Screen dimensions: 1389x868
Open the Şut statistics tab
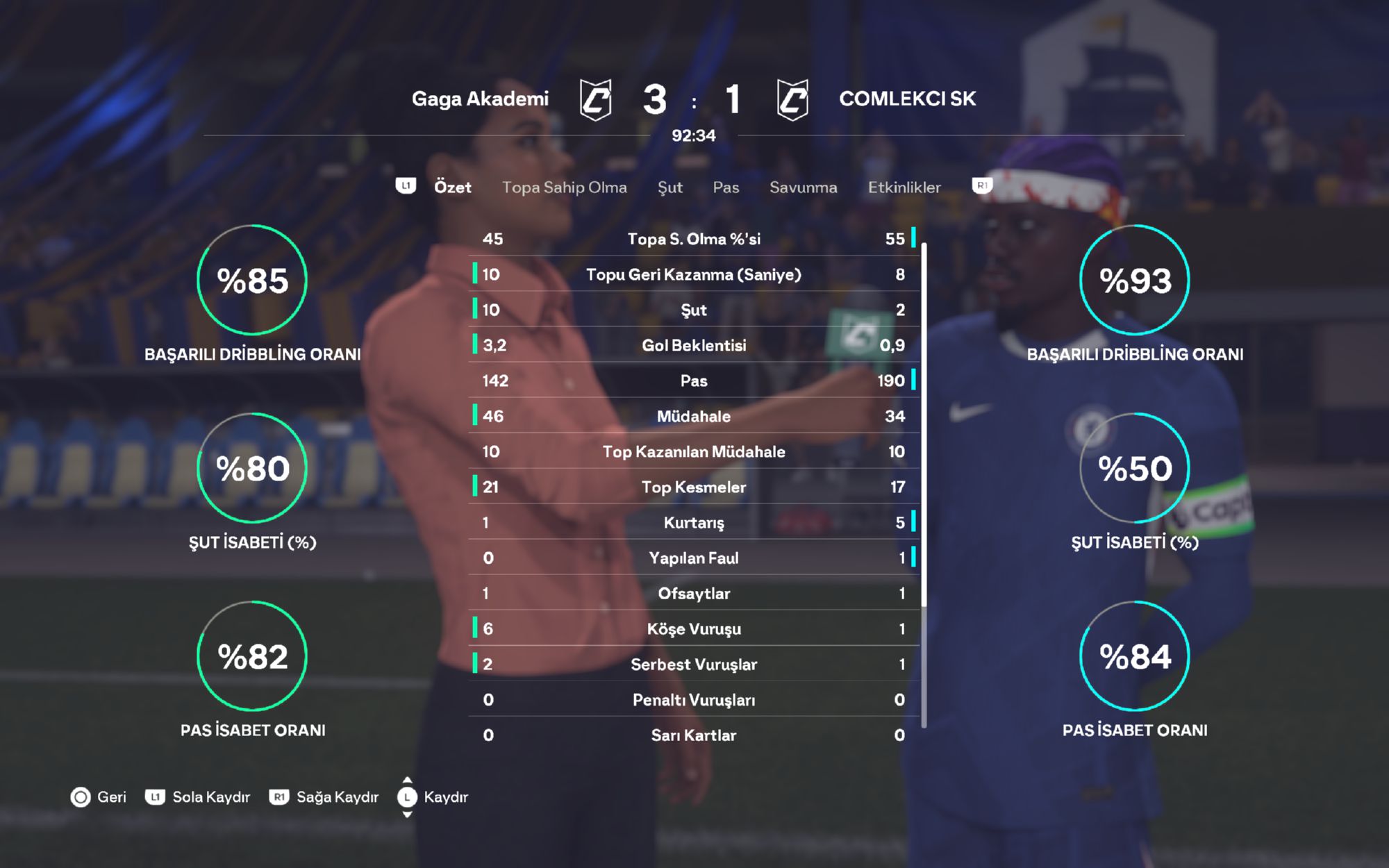[x=669, y=187]
